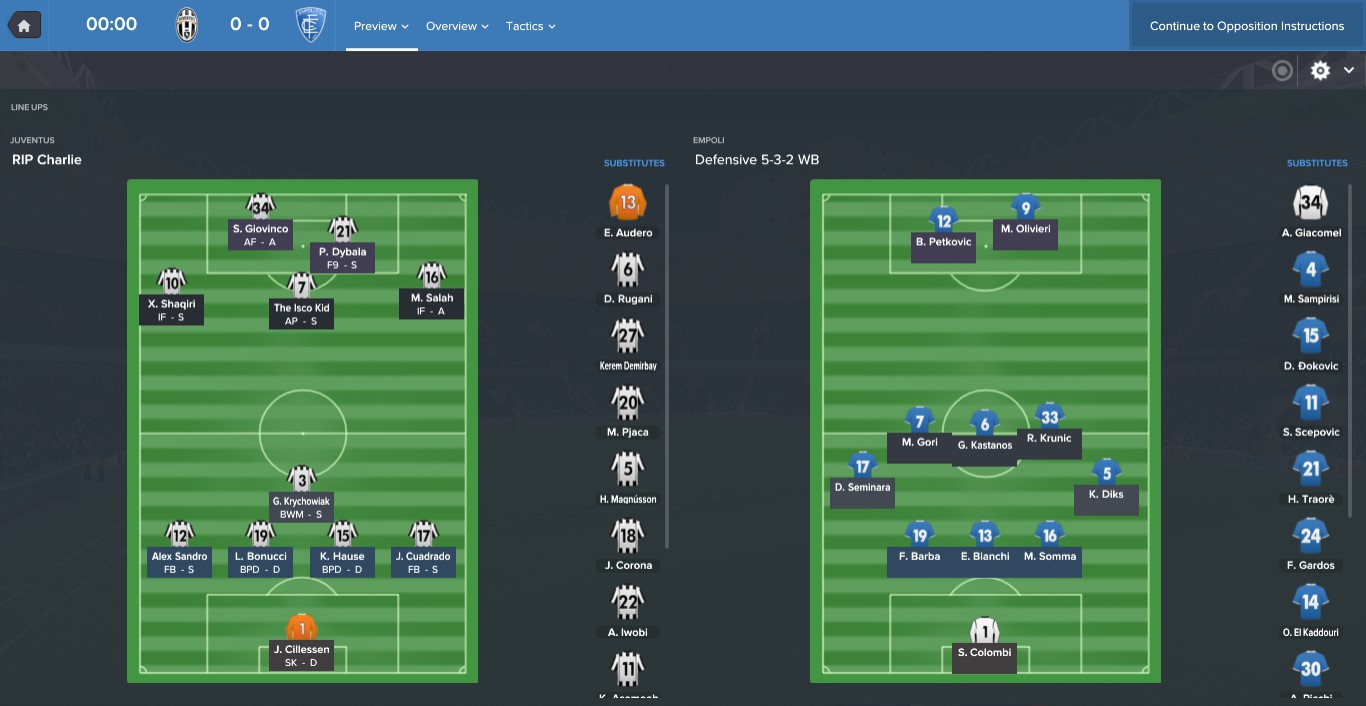Choose Empoli goalkeeper S. Colombi
The width and height of the screenshot is (1366, 706).
984,631
